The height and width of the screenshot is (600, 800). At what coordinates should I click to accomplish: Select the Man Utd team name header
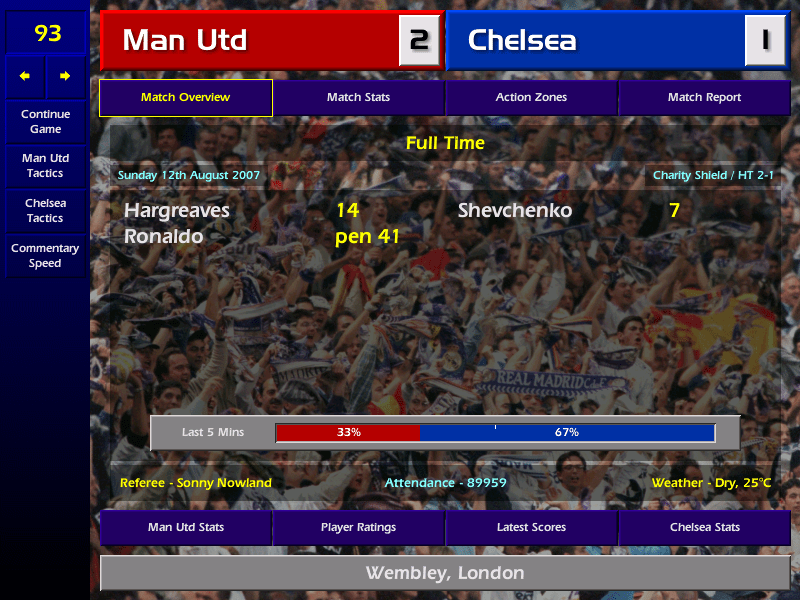pos(250,40)
